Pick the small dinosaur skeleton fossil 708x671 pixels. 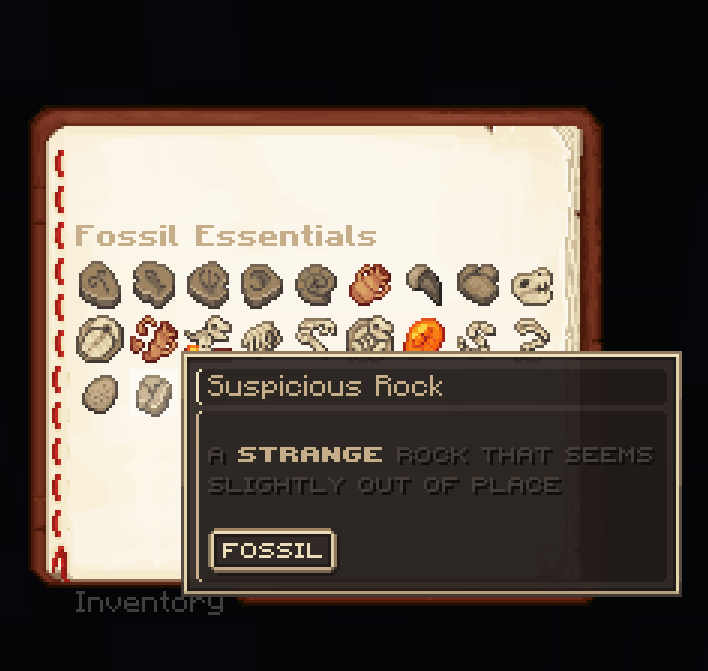pyautogui.click(x=208, y=334)
